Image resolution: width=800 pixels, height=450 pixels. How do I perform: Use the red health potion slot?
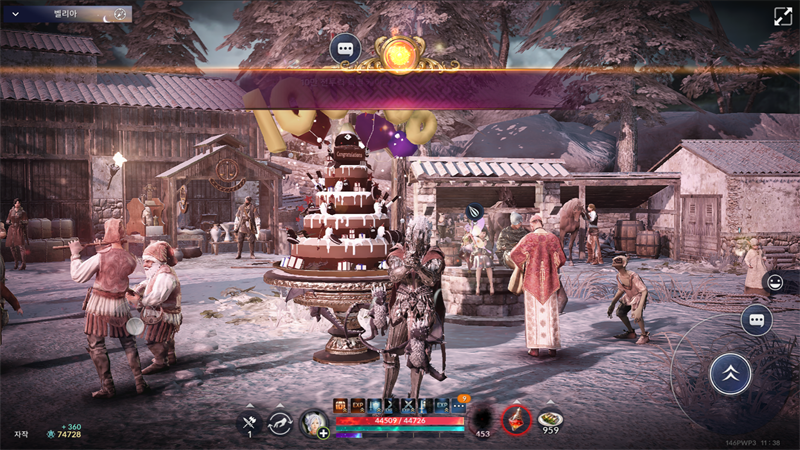[x=516, y=419]
